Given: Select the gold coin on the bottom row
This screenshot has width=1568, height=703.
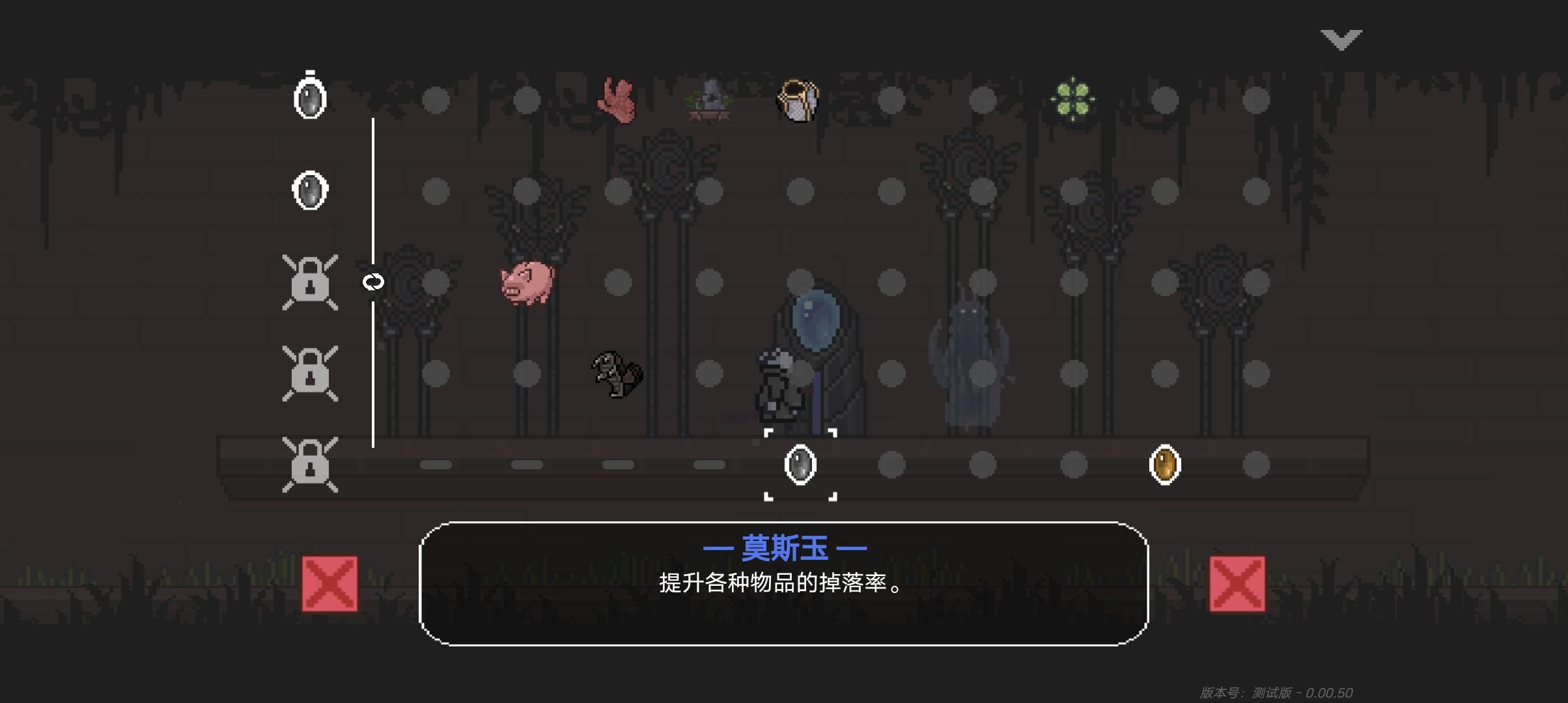Looking at the screenshot, I should point(1165,464).
